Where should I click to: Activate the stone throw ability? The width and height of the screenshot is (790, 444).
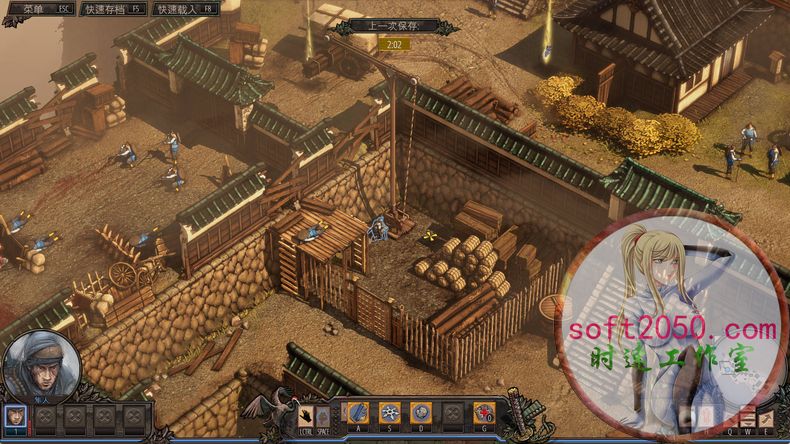tap(422, 412)
